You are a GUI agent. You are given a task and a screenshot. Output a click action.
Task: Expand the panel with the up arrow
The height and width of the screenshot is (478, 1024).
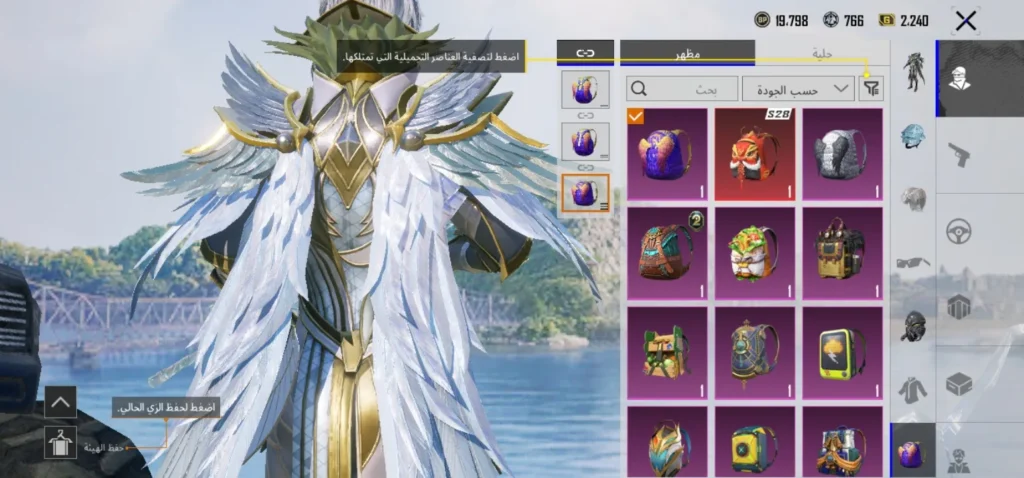coord(61,403)
